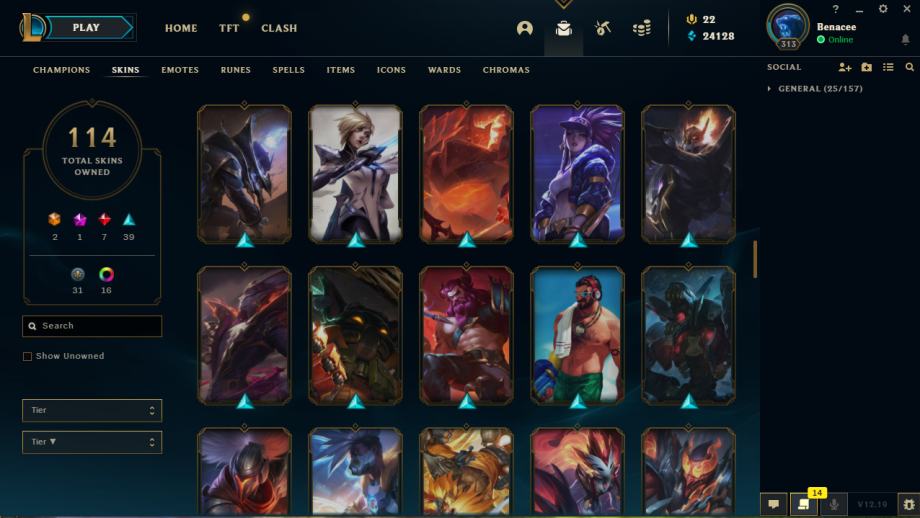Close the client window
The image size is (920, 518).
pyautogui.click(x=906, y=9)
